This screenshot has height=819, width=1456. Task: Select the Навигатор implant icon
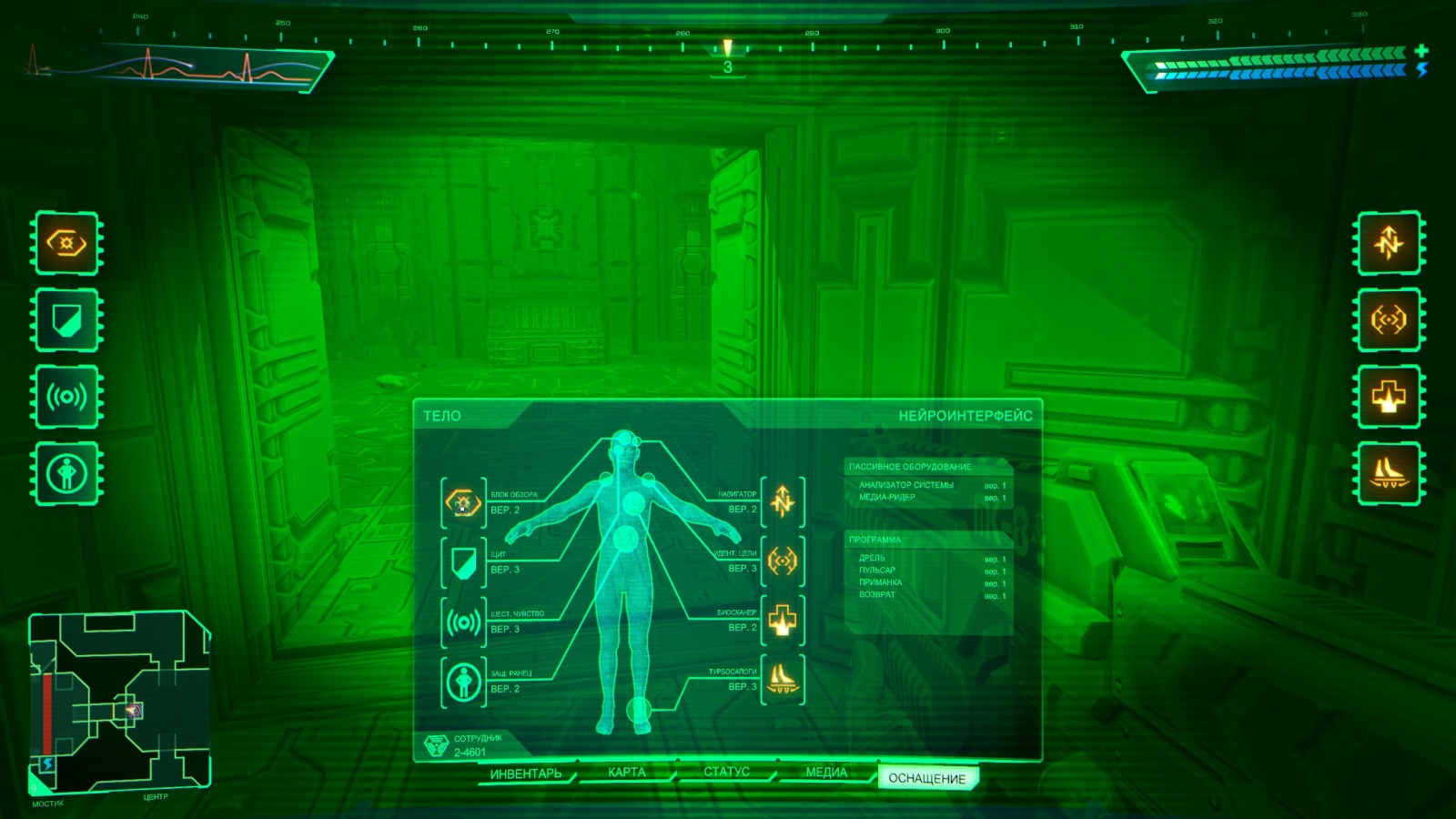(x=784, y=500)
